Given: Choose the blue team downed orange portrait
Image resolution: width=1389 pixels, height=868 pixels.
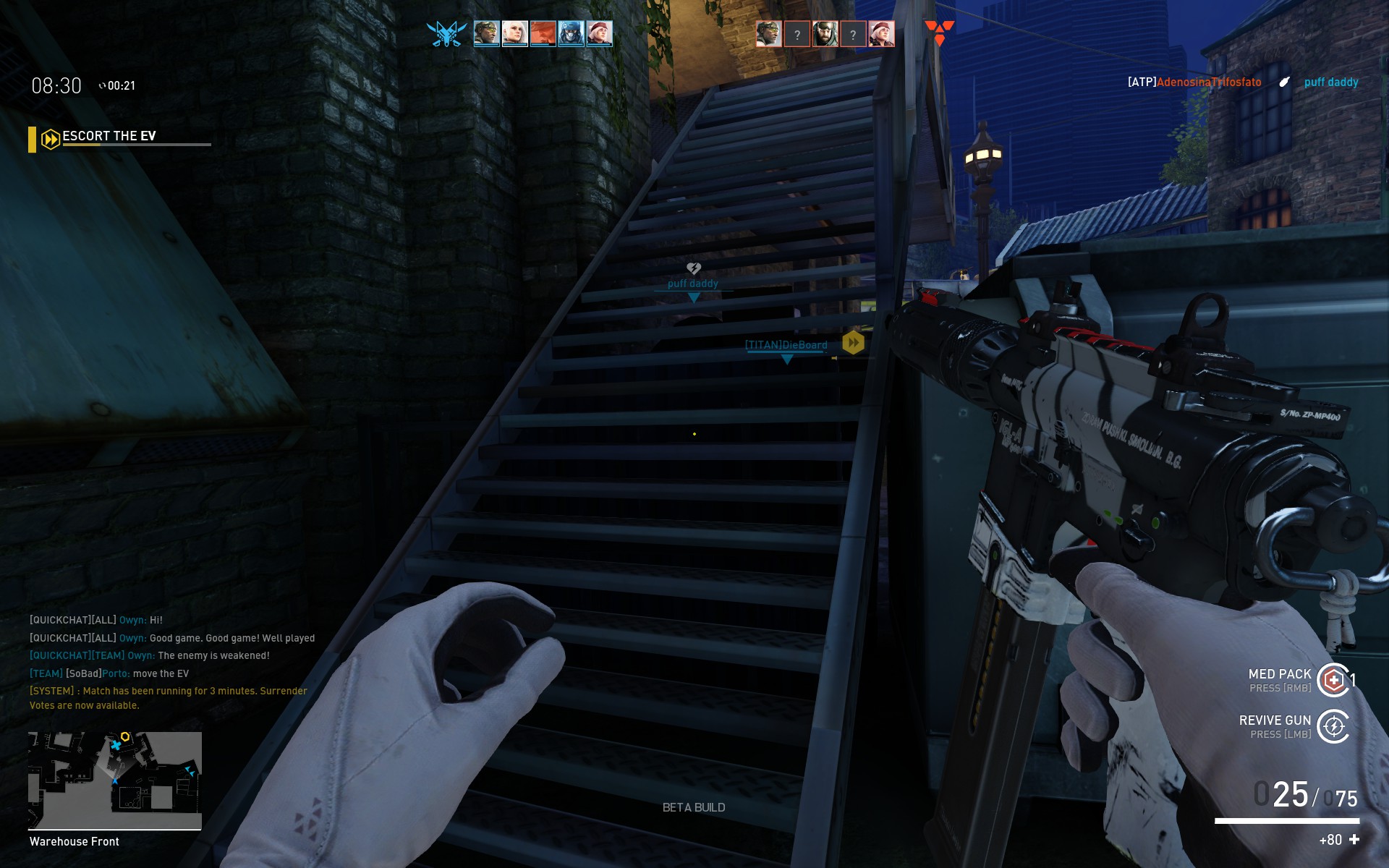Looking at the screenshot, I should coord(543,33).
